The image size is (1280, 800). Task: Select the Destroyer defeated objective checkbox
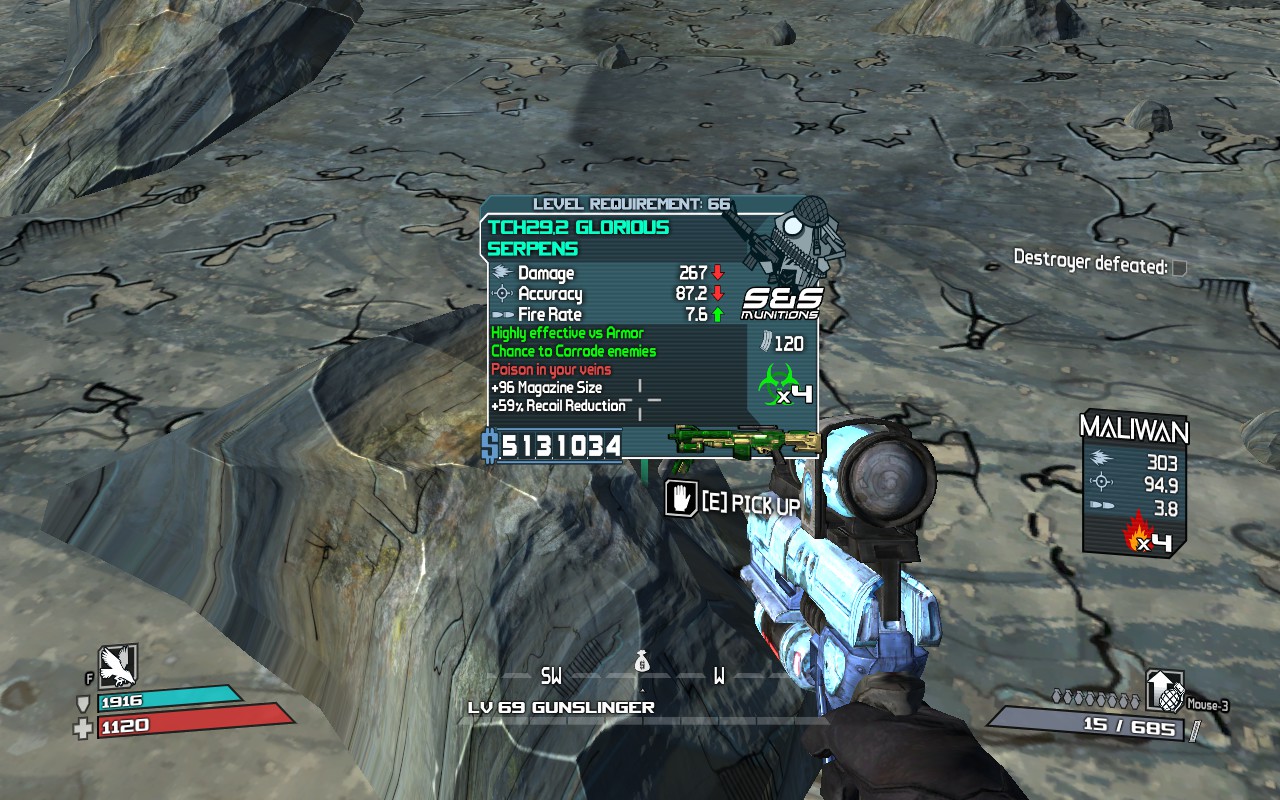point(1180,267)
